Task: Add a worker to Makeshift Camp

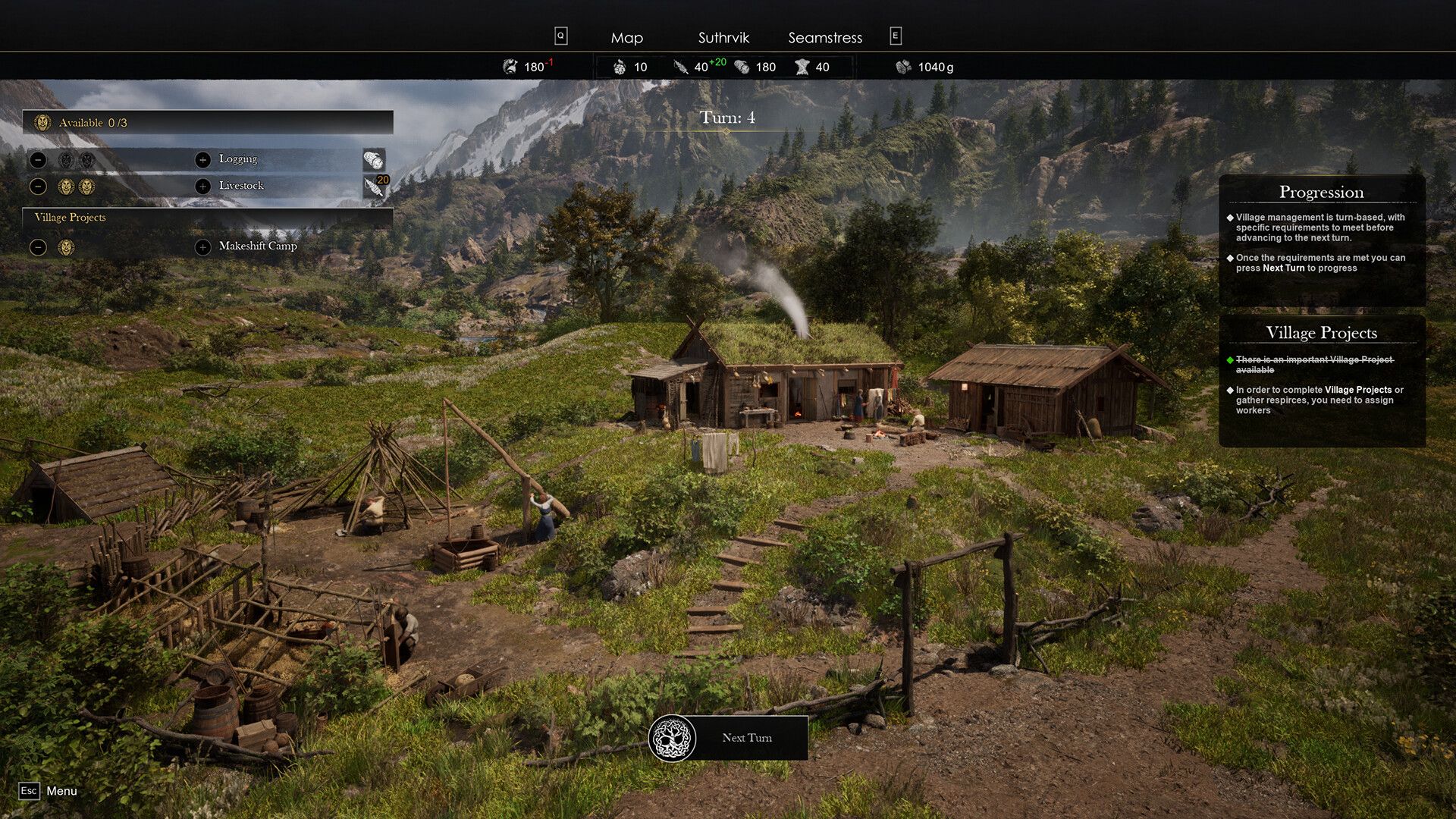Action: point(202,246)
